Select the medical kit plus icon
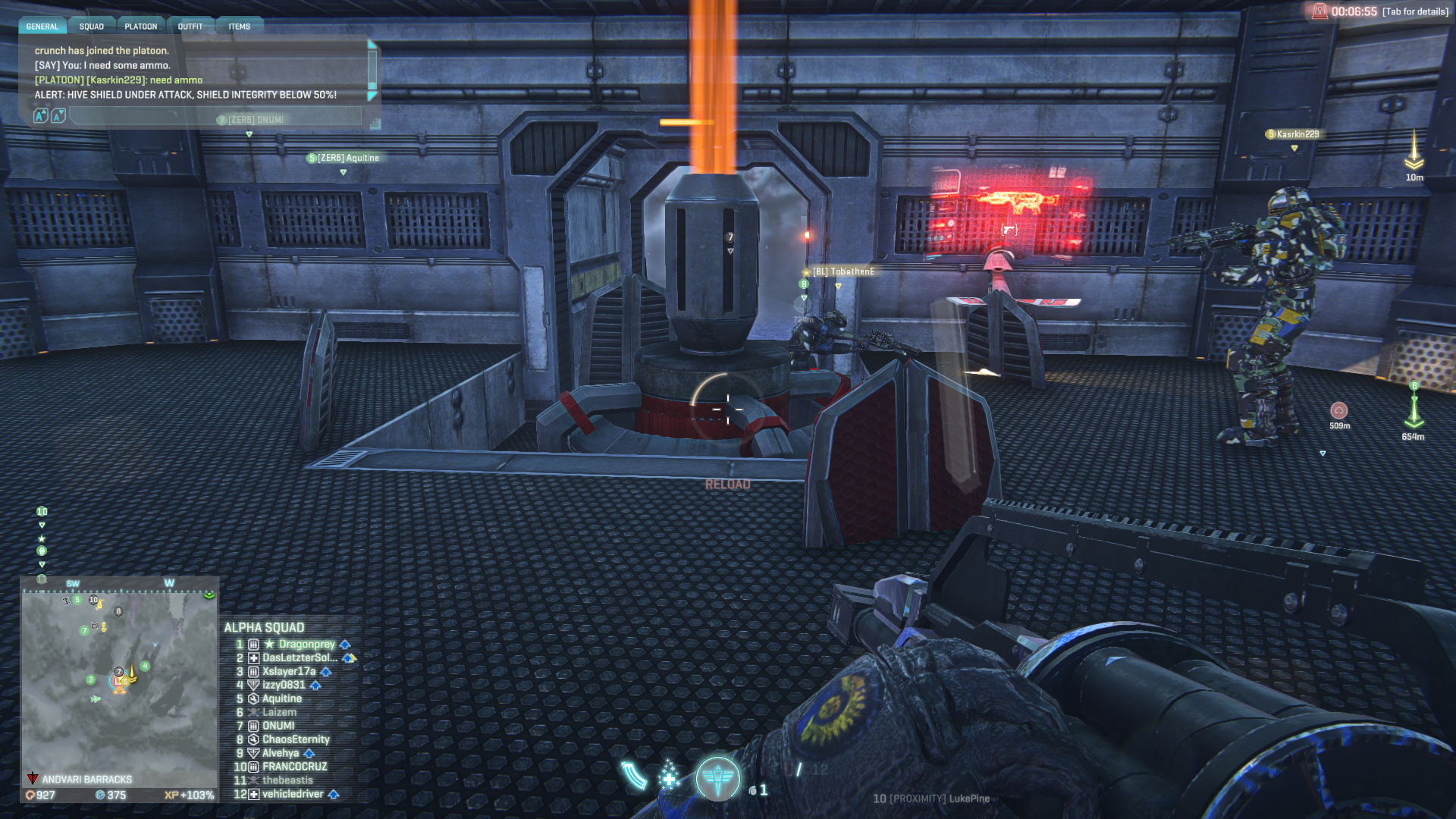 pyautogui.click(x=669, y=777)
